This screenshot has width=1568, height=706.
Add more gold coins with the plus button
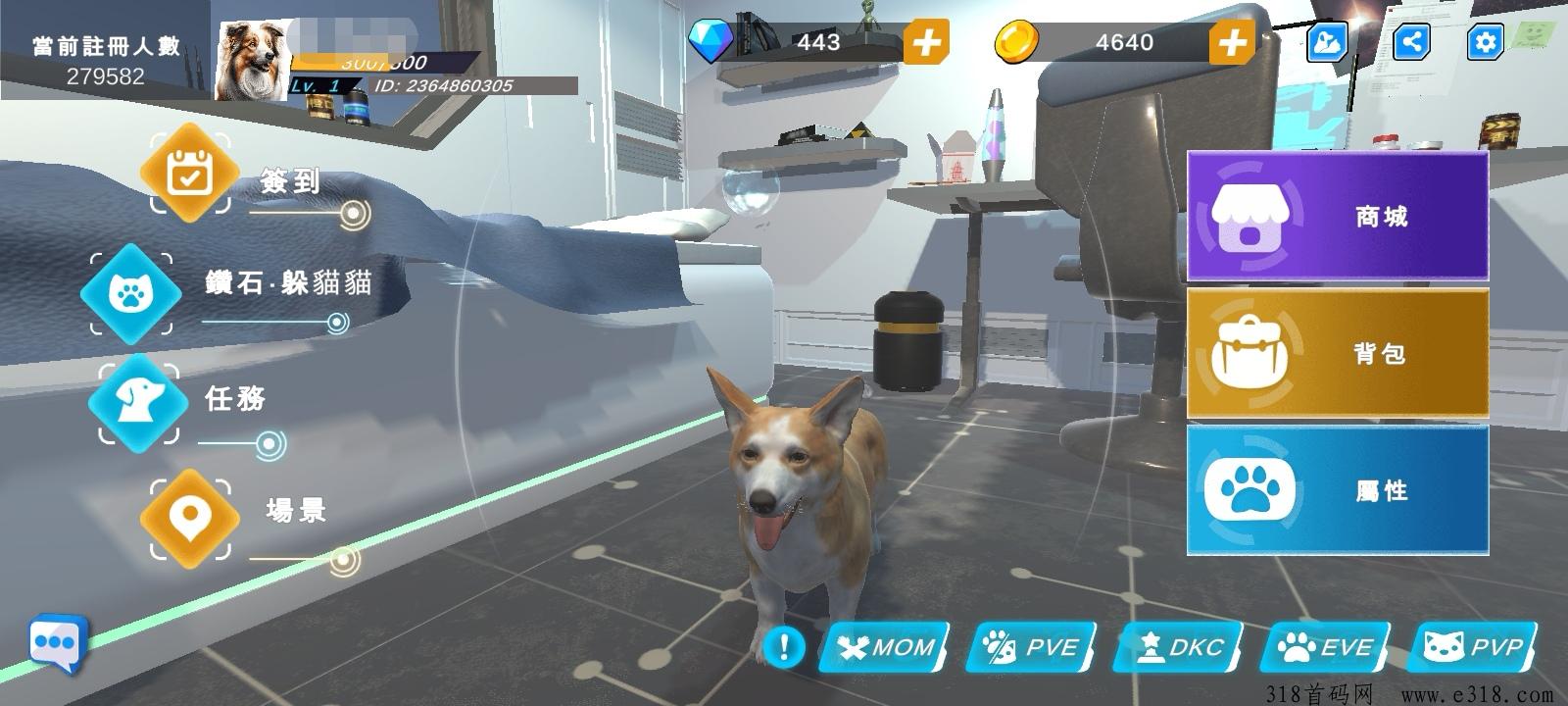[1232, 42]
